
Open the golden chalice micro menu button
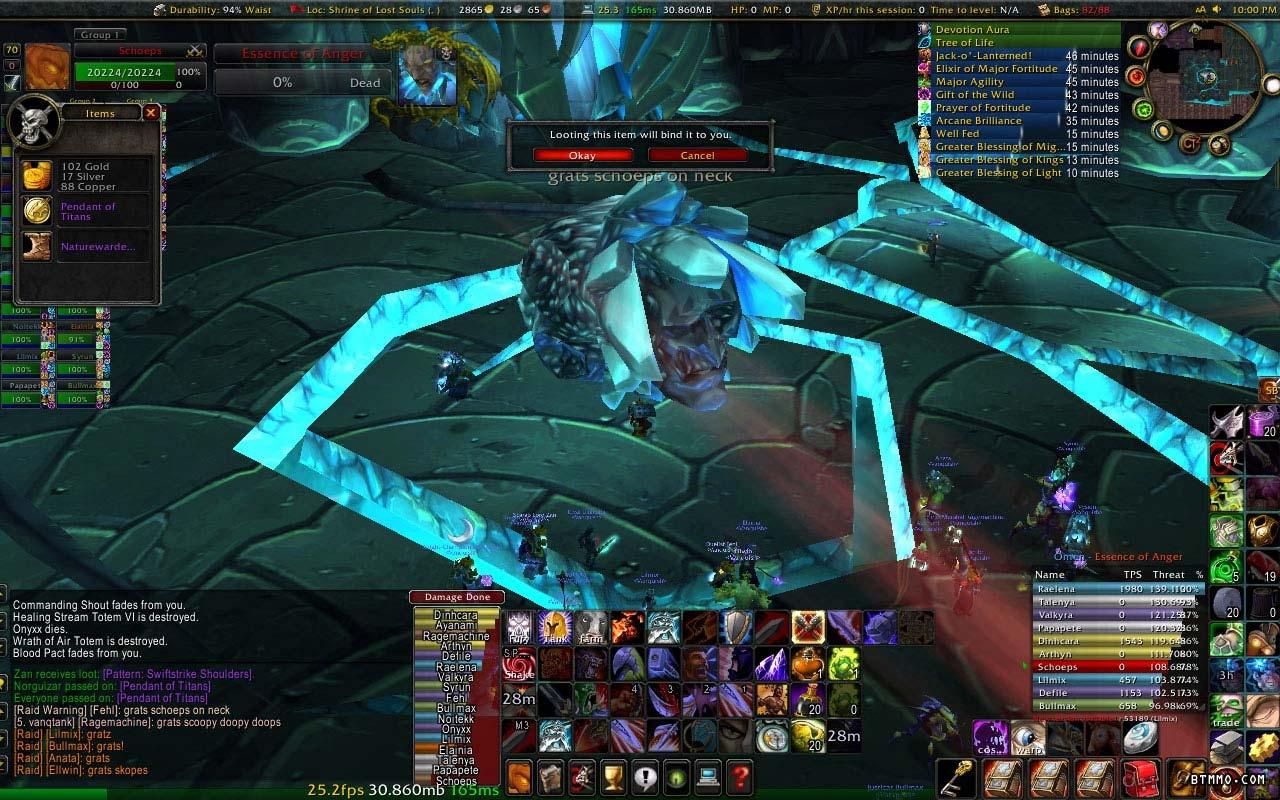click(613, 776)
